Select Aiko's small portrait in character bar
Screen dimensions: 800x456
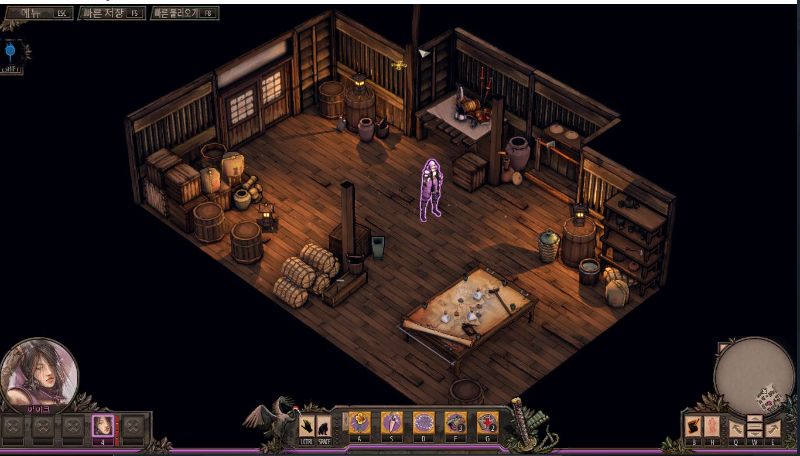coord(103,427)
